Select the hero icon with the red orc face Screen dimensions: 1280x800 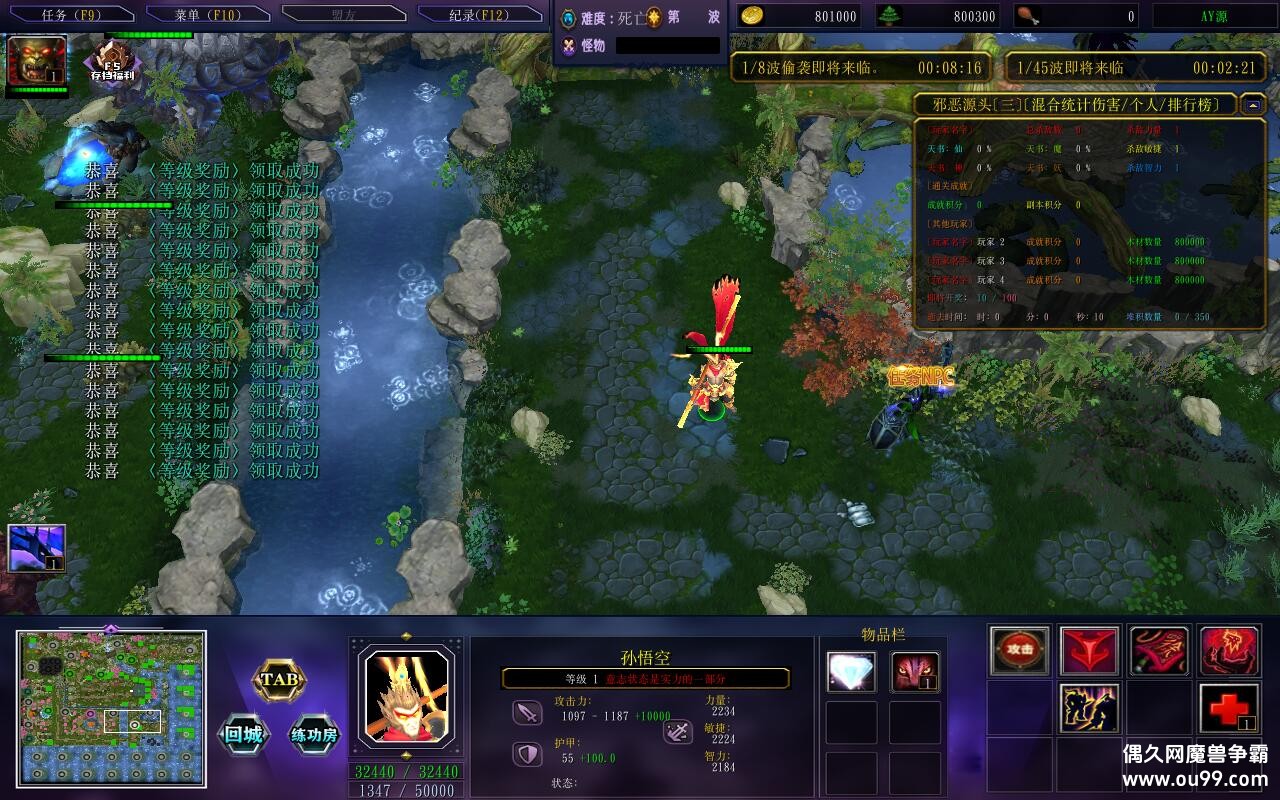(37, 60)
